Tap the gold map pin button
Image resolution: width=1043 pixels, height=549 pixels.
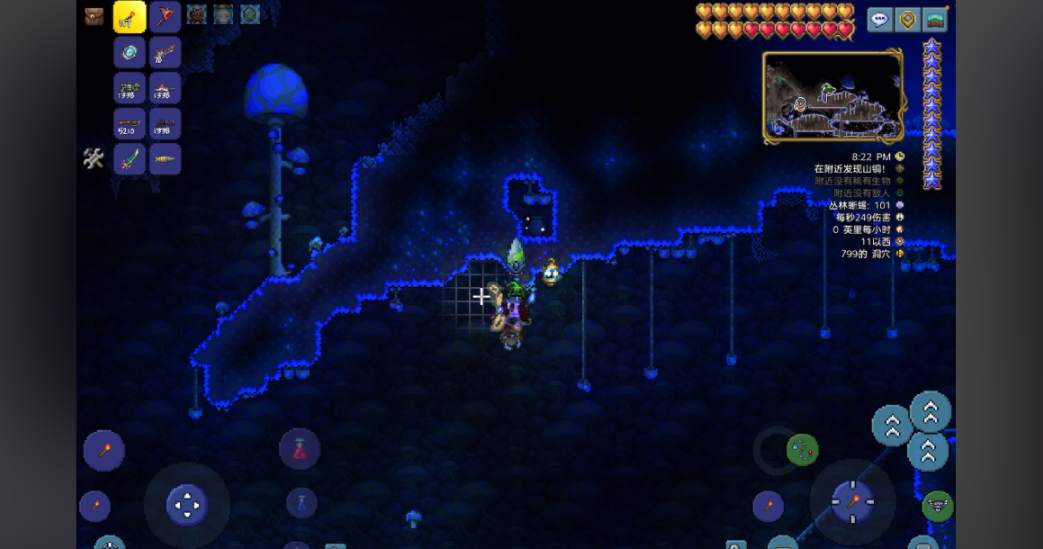pyautogui.click(x=907, y=19)
